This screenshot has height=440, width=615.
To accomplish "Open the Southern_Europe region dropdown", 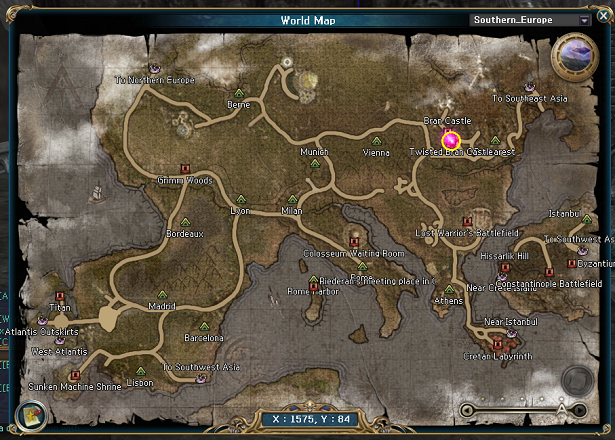I will click(x=584, y=19).
